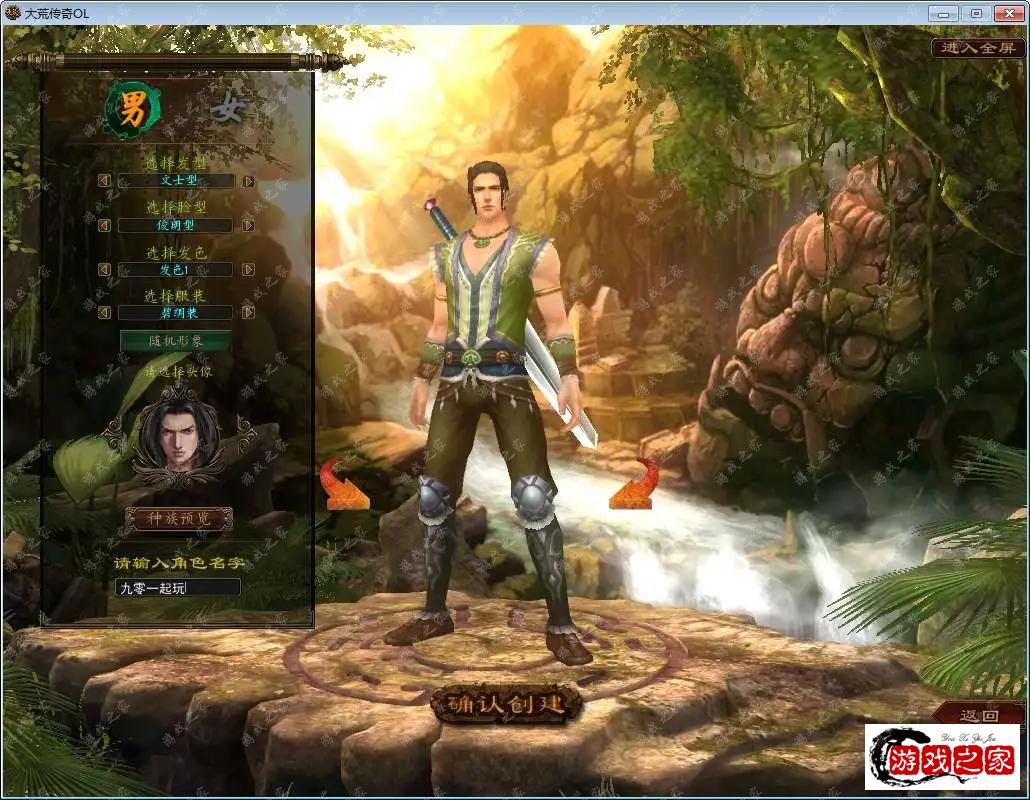Select the previous face type (脸型)
Image resolution: width=1030 pixels, height=800 pixels.
(104, 225)
